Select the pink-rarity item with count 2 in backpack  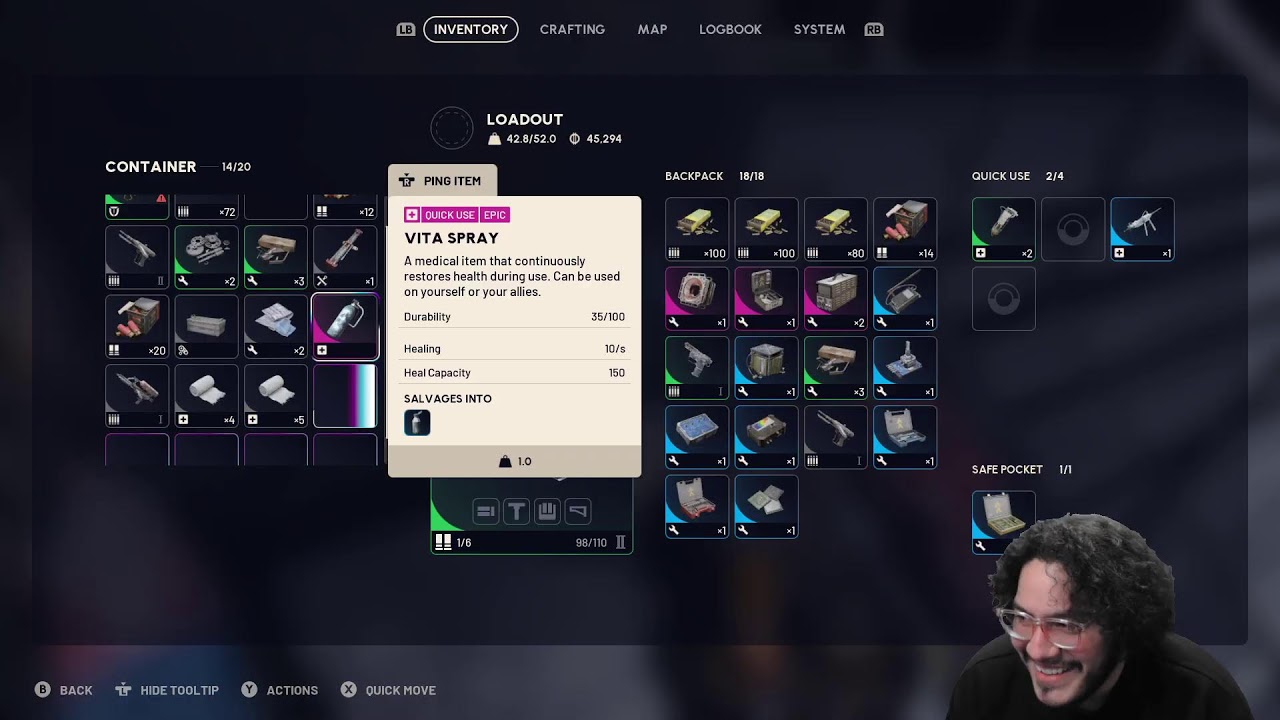(x=835, y=298)
